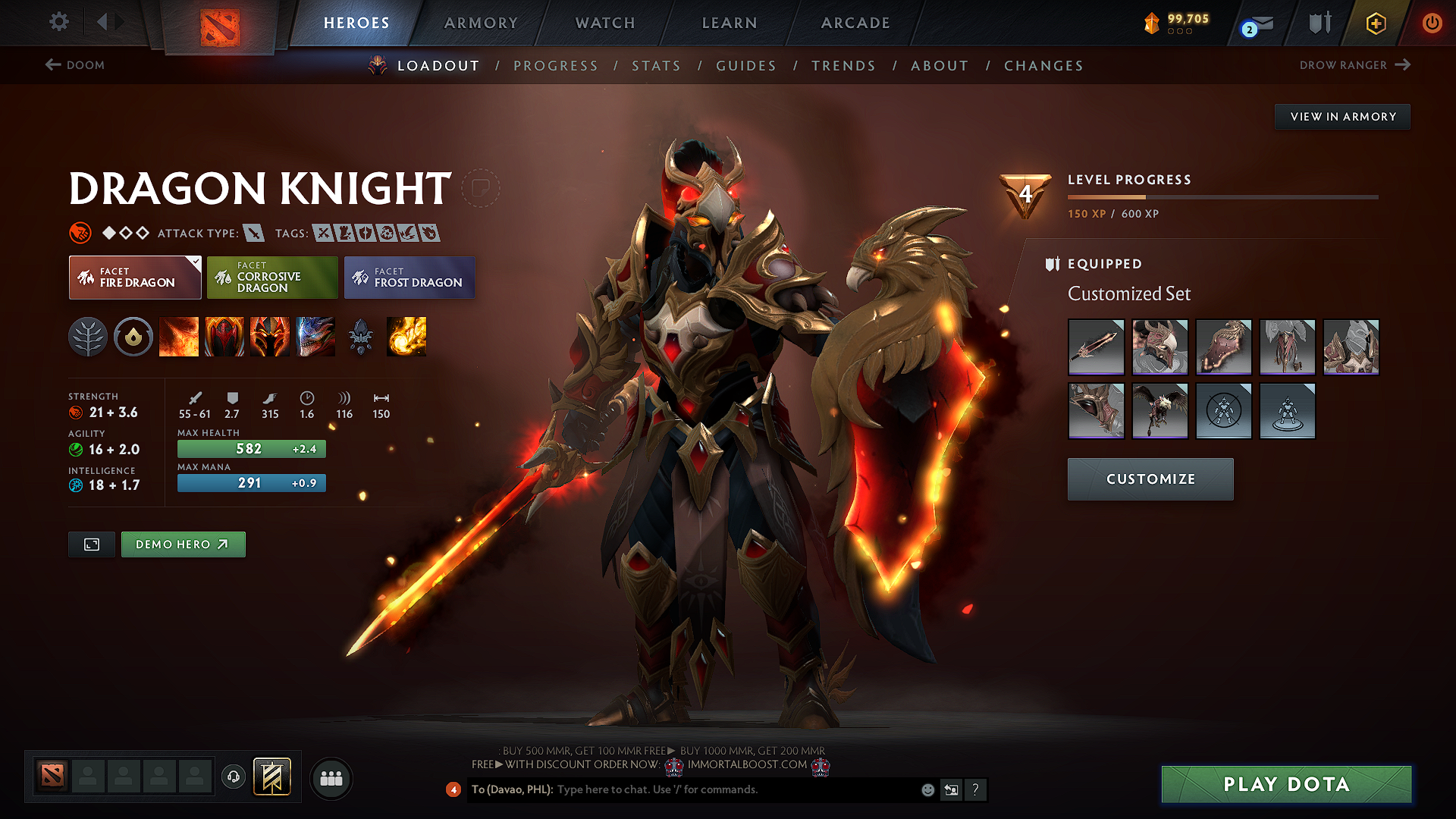Select the Frost Dragon facet
This screenshot has height=819, width=1456.
[x=409, y=277]
